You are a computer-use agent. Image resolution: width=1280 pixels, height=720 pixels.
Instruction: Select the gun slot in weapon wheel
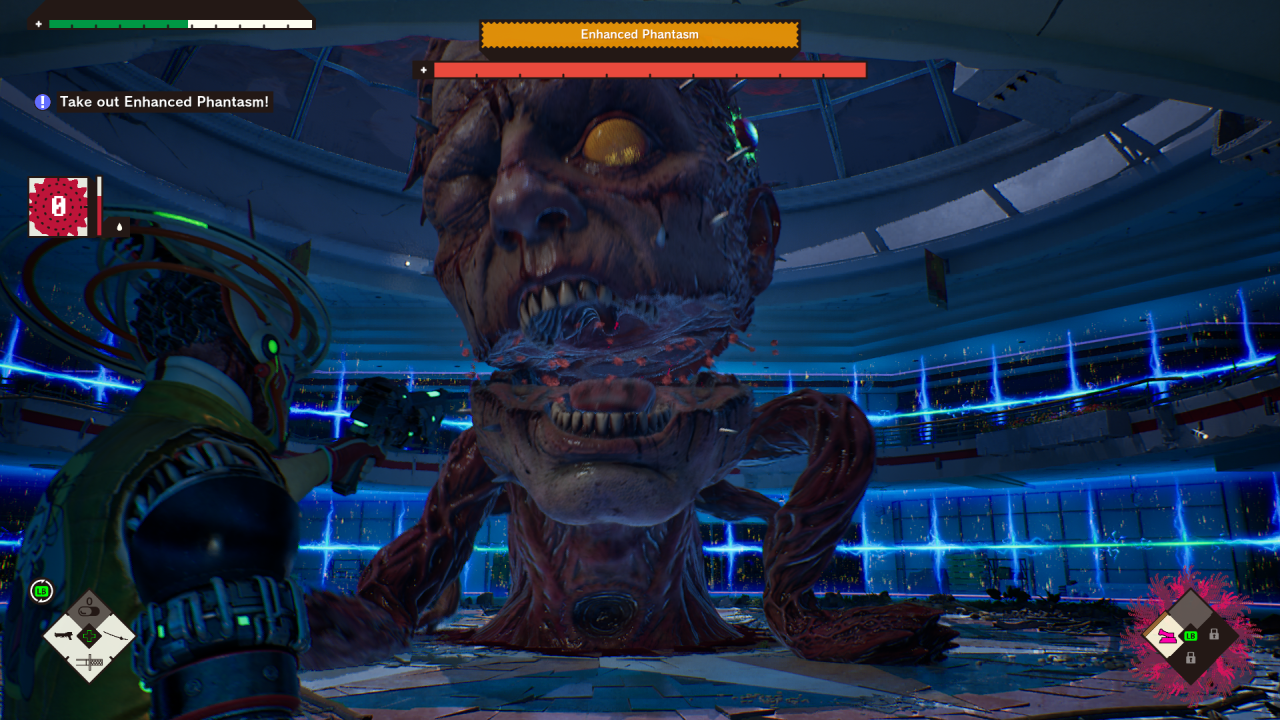click(65, 635)
